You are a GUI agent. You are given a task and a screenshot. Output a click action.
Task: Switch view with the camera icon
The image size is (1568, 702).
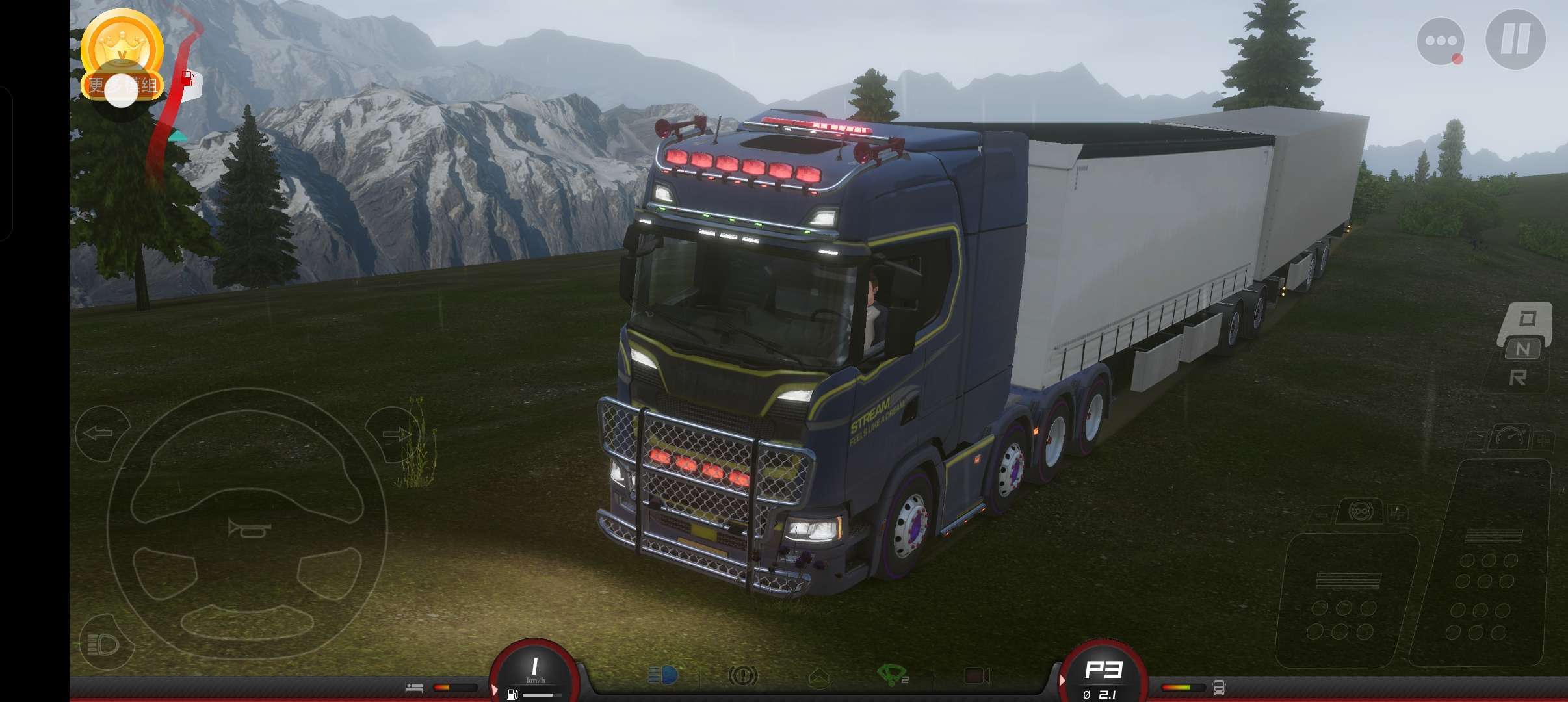pos(976,676)
